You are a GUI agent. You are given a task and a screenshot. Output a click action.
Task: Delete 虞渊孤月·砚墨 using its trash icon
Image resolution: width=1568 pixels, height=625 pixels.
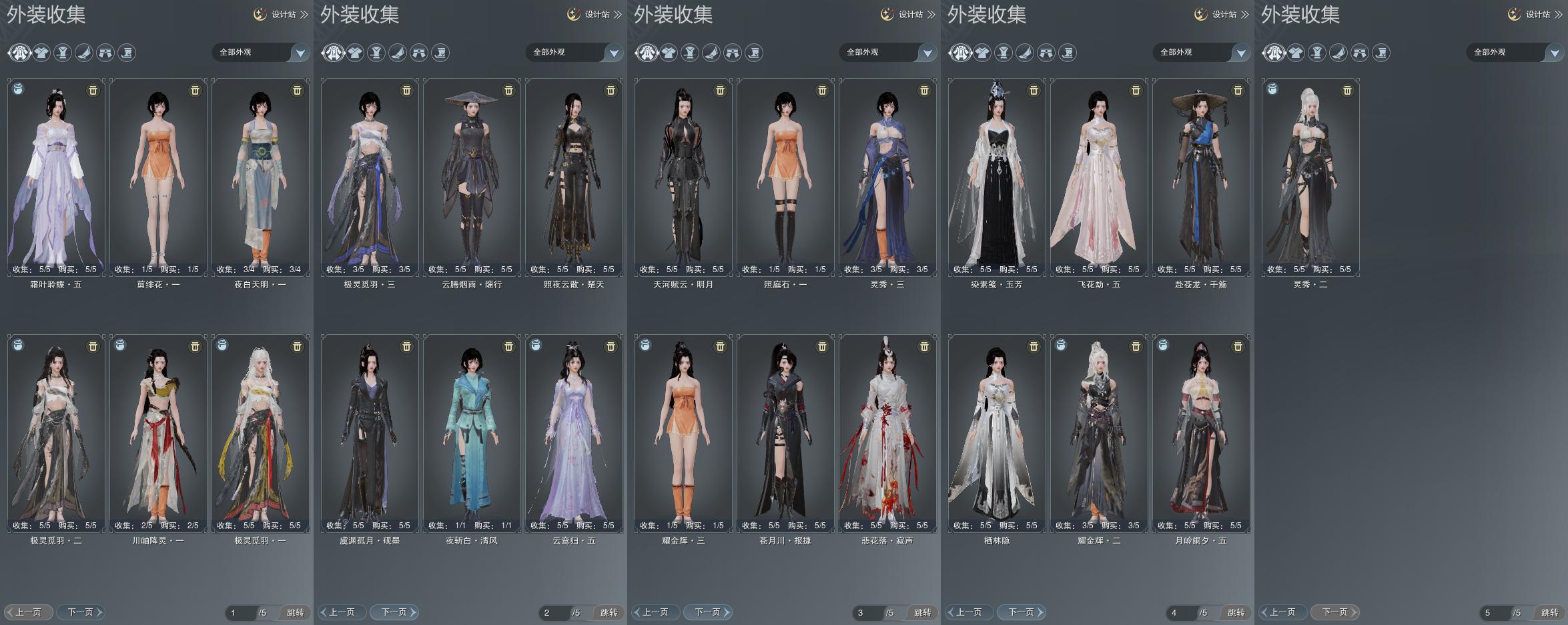coord(406,347)
